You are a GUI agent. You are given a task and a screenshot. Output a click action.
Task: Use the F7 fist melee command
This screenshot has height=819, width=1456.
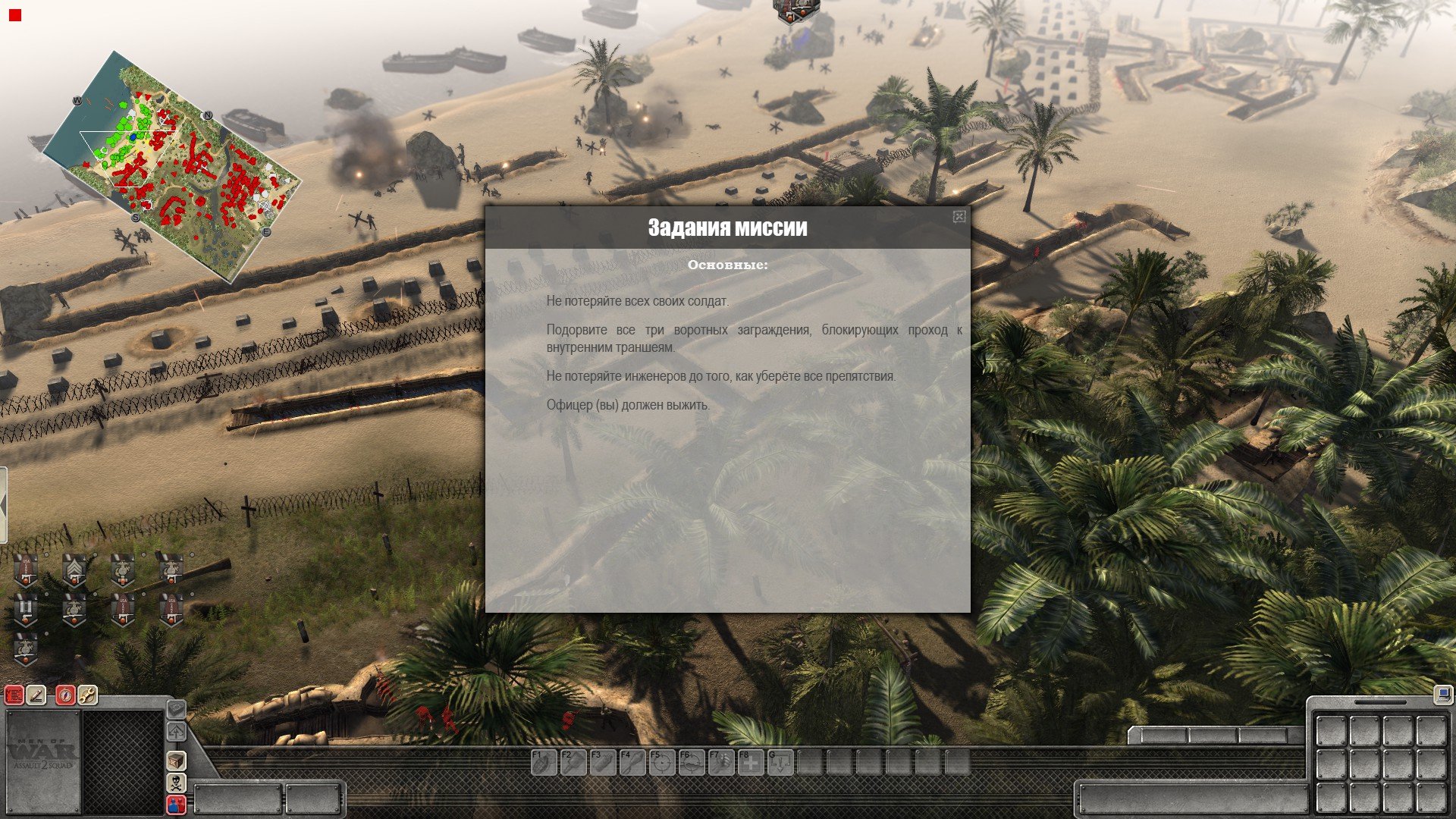(721, 762)
